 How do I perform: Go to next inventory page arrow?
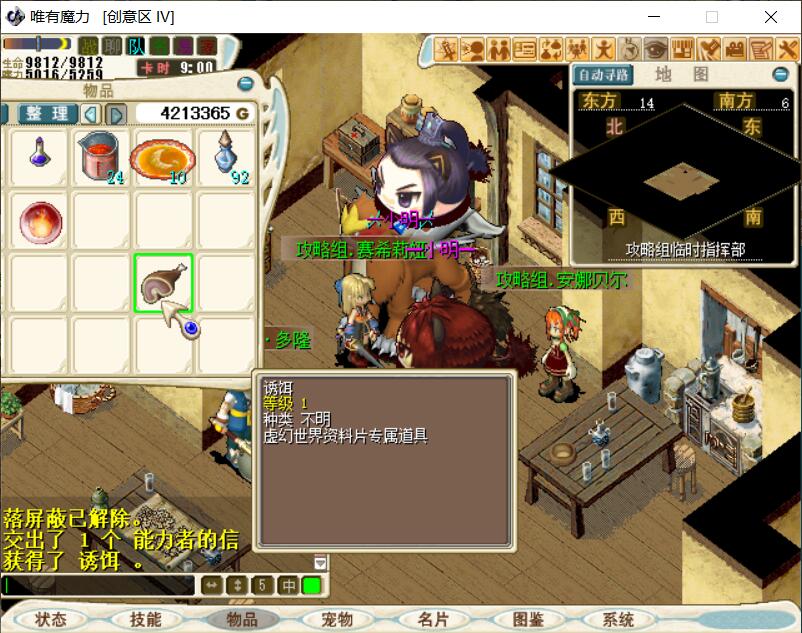pos(116,114)
